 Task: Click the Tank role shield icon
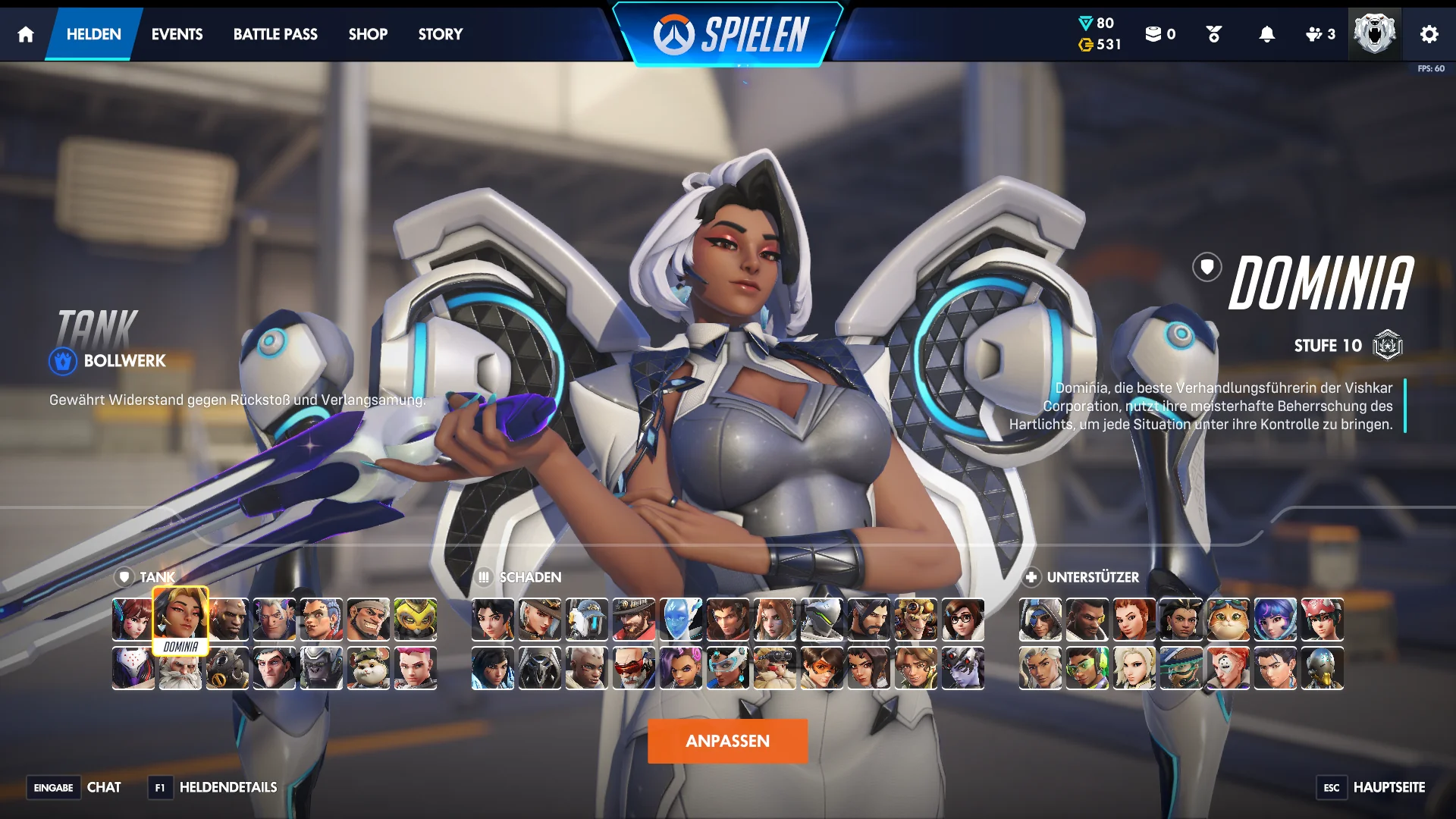124,577
